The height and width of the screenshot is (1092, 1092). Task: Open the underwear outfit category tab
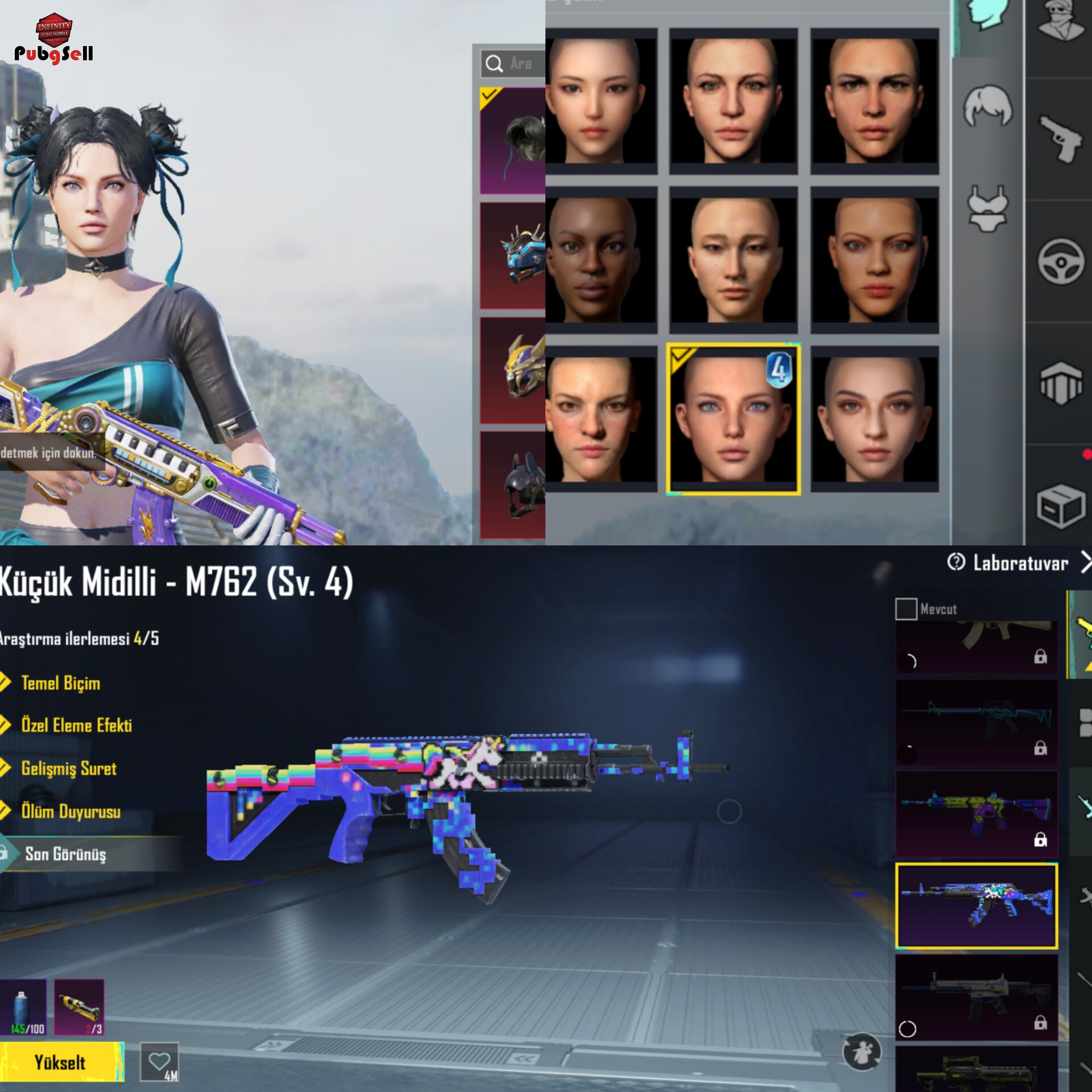988,208
